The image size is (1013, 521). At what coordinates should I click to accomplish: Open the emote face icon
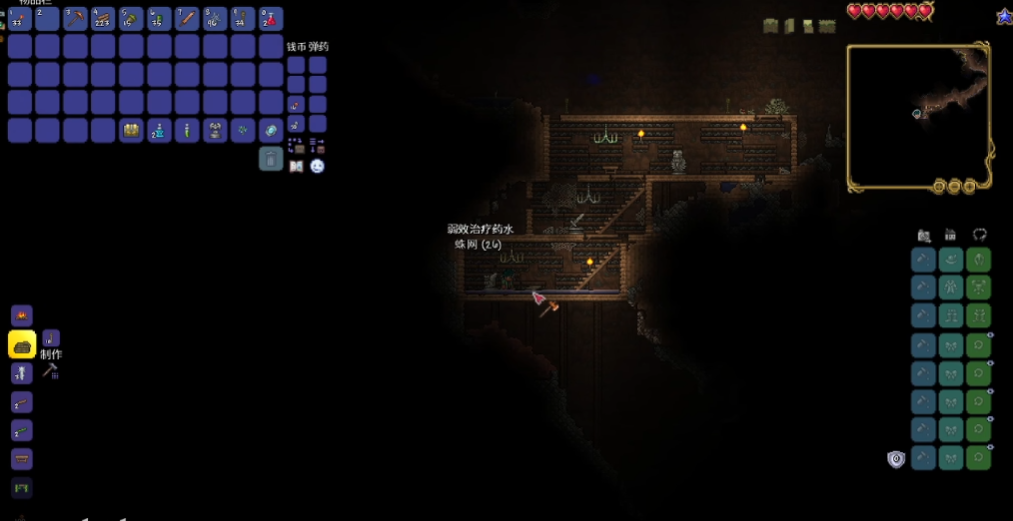tap(317, 166)
